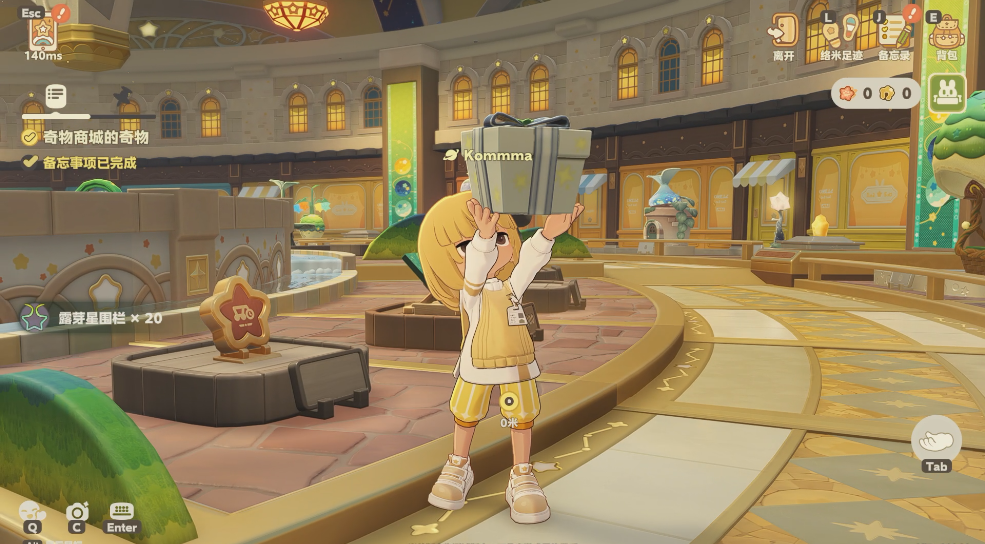Open the quest list icon
Viewport: 985px width, 544px height.
(56, 97)
